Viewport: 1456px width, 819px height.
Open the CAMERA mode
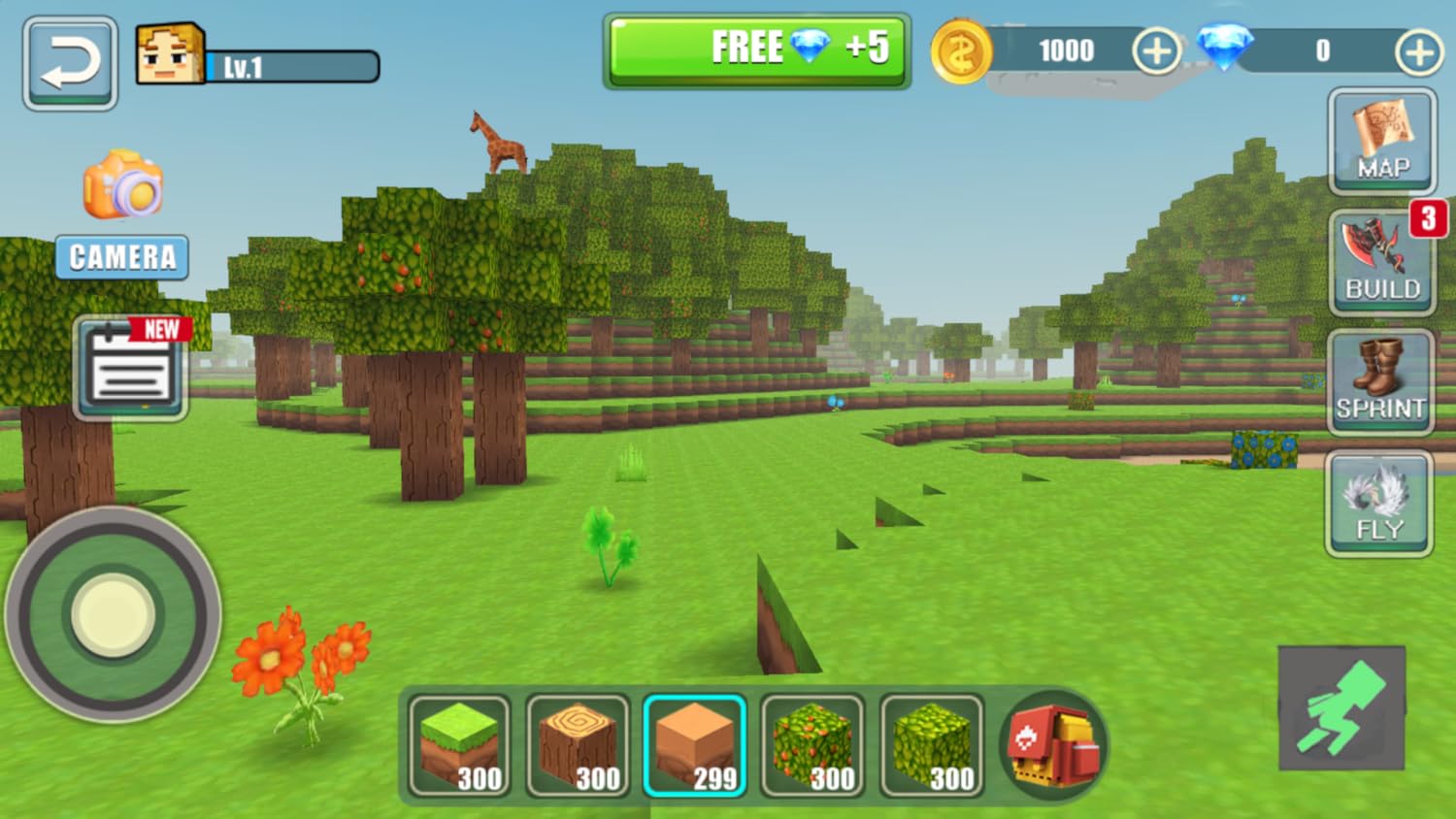(122, 214)
